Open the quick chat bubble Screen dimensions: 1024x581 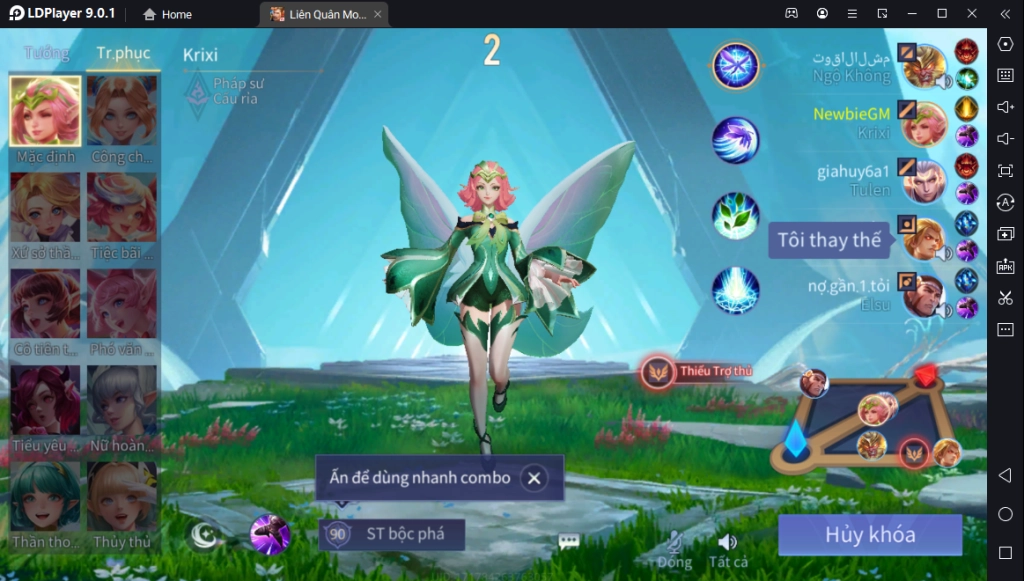[x=569, y=541]
